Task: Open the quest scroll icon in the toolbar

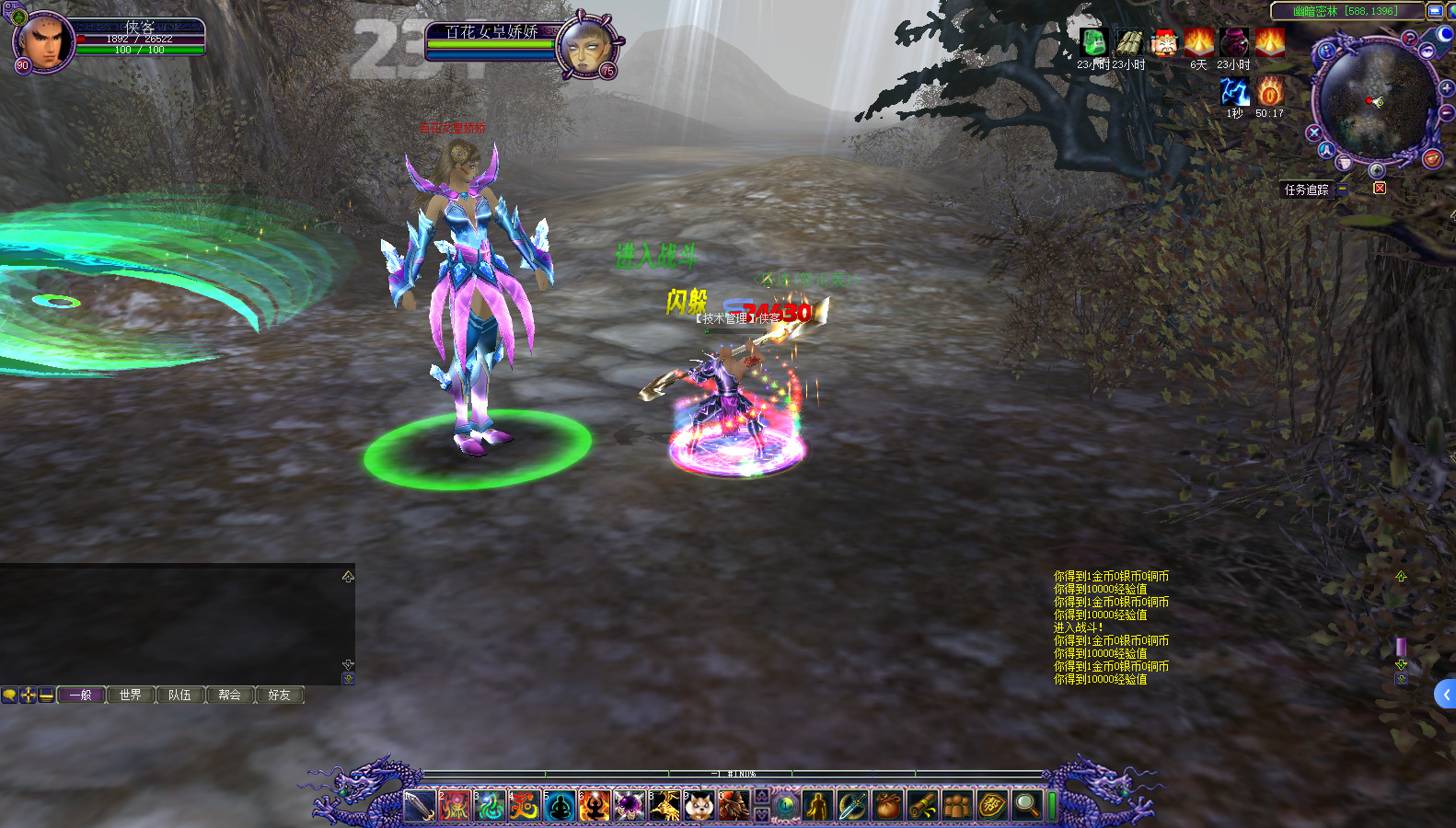Action: point(922,806)
